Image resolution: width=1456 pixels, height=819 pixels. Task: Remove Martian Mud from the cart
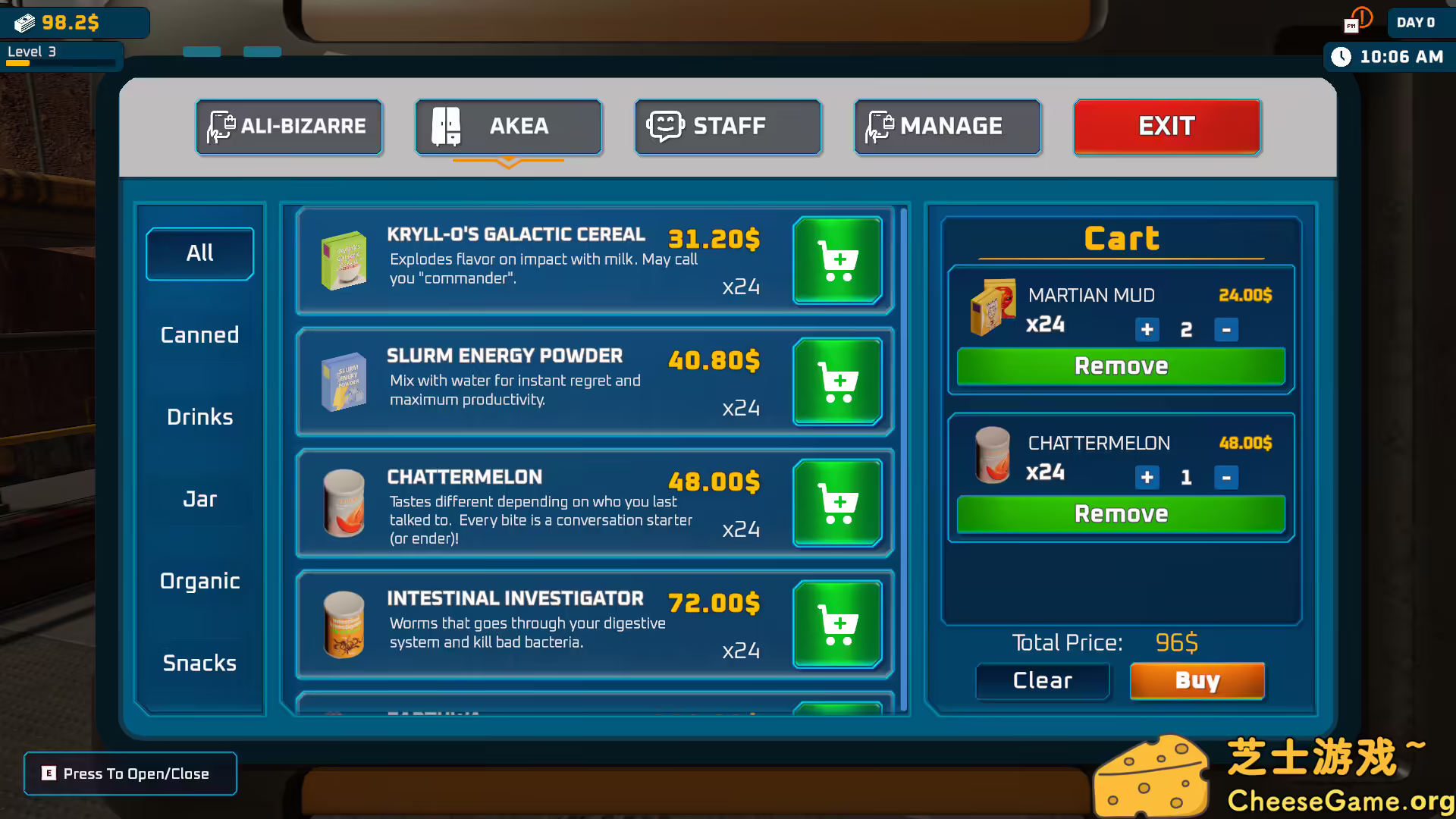pyautogui.click(x=1120, y=366)
